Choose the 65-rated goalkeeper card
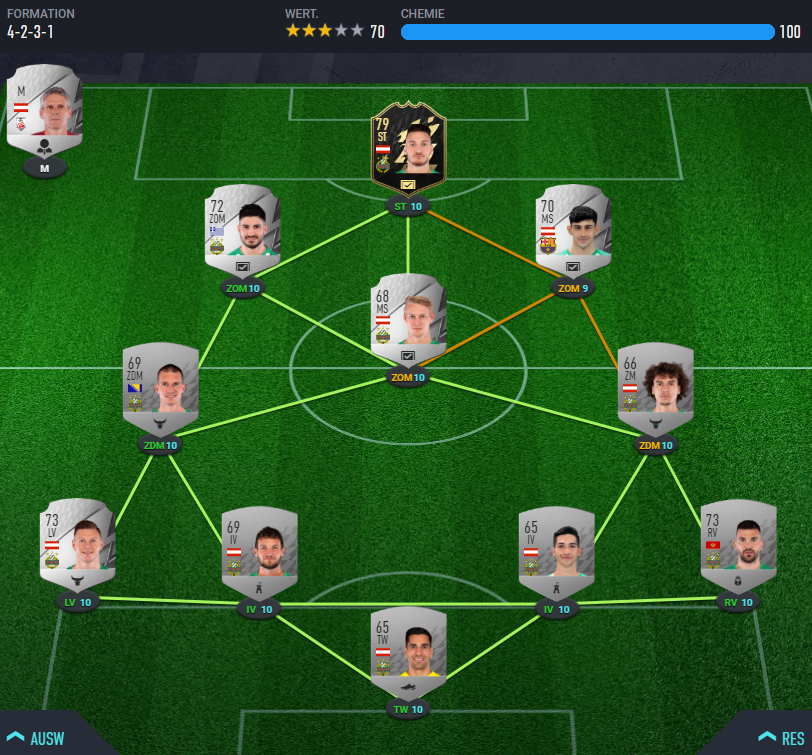 click(408, 648)
